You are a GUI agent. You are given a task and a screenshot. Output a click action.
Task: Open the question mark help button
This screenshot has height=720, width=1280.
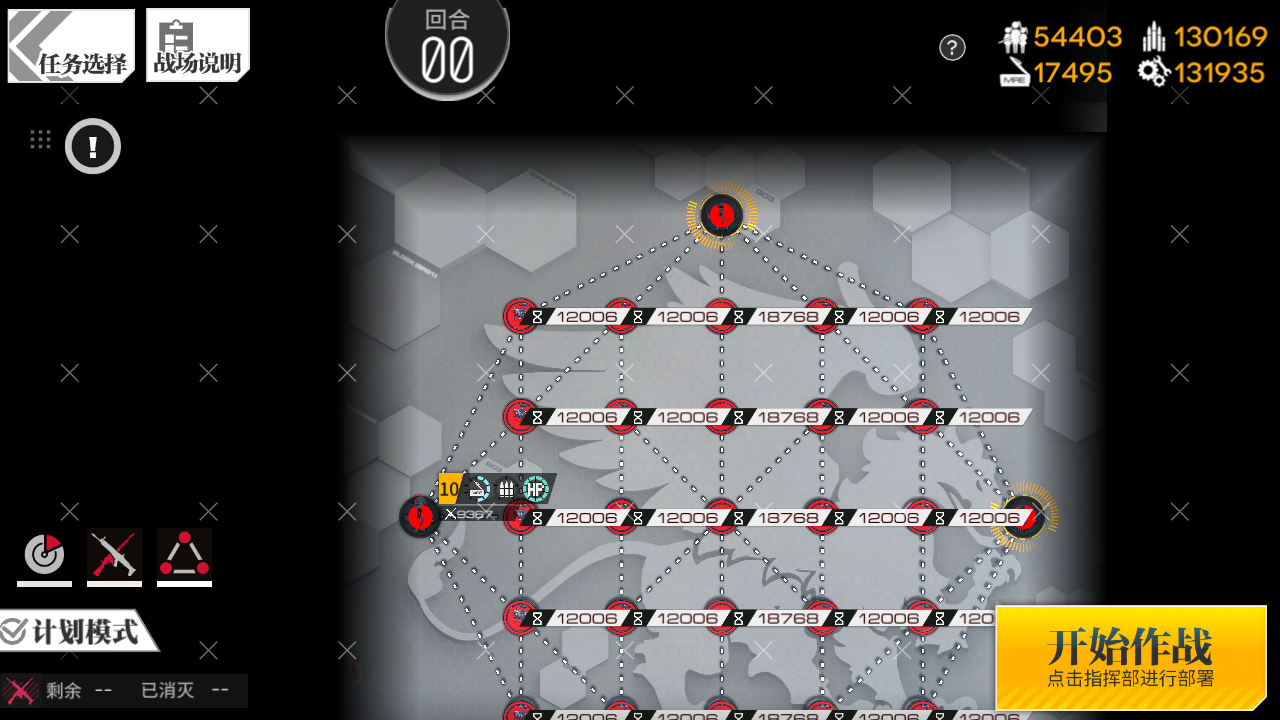[x=952, y=47]
